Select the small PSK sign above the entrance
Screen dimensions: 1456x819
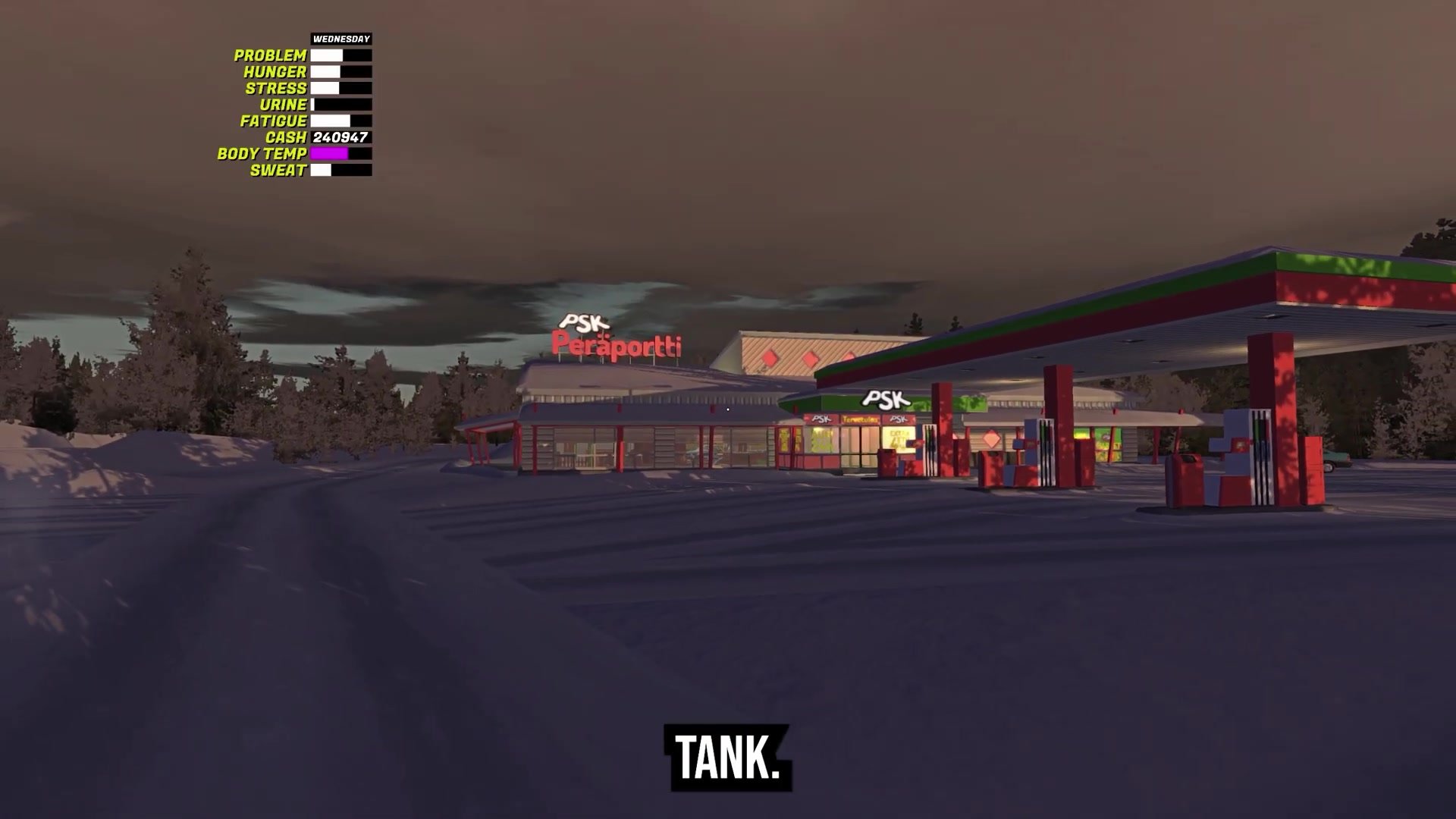[821, 419]
